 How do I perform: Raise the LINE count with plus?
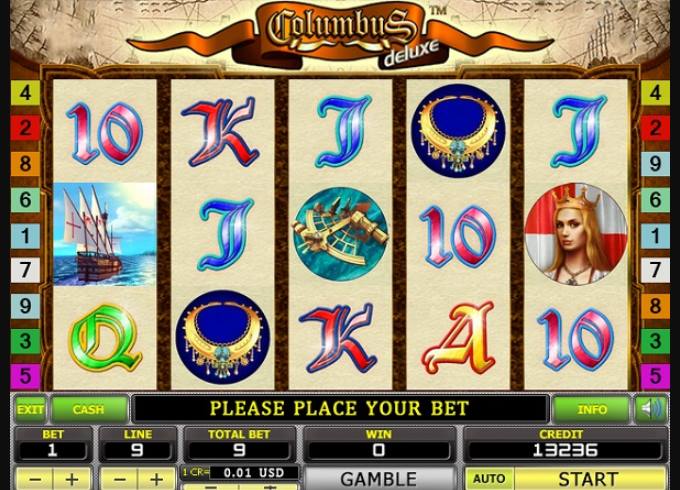click(x=157, y=479)
